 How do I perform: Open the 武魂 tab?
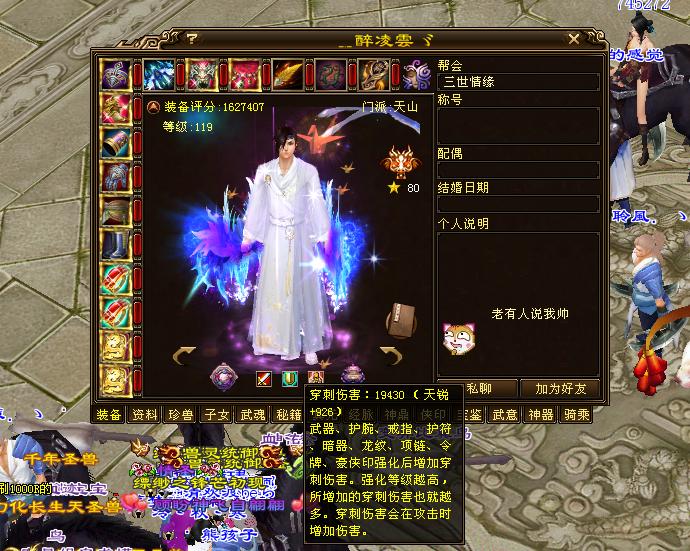coord(253,414)
